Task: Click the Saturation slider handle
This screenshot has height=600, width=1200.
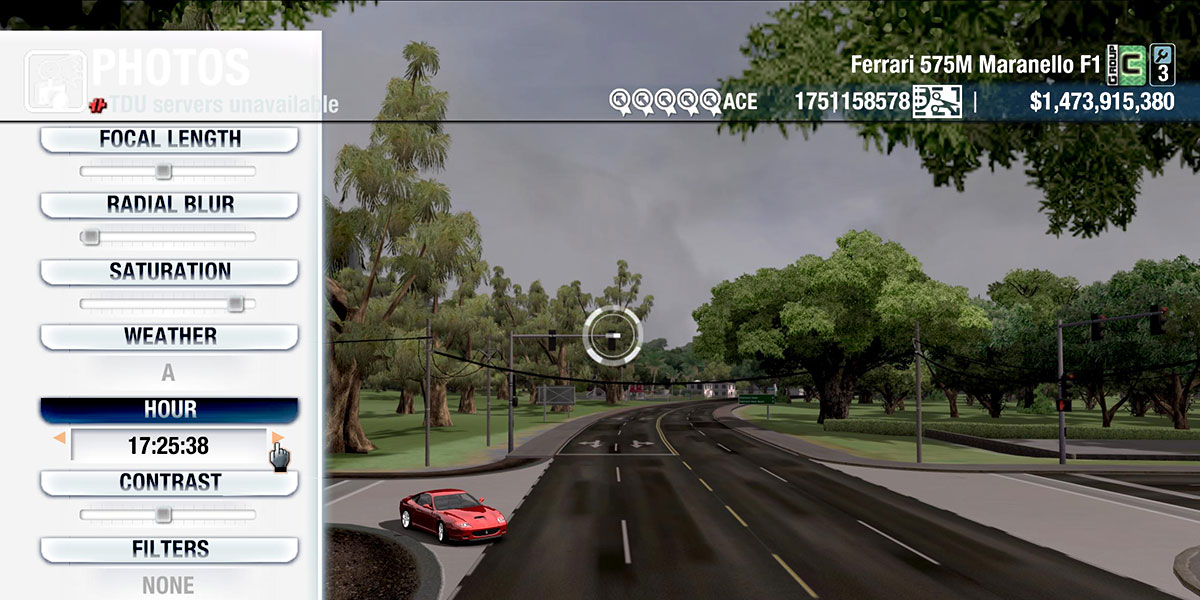Action: coord(235,303)
